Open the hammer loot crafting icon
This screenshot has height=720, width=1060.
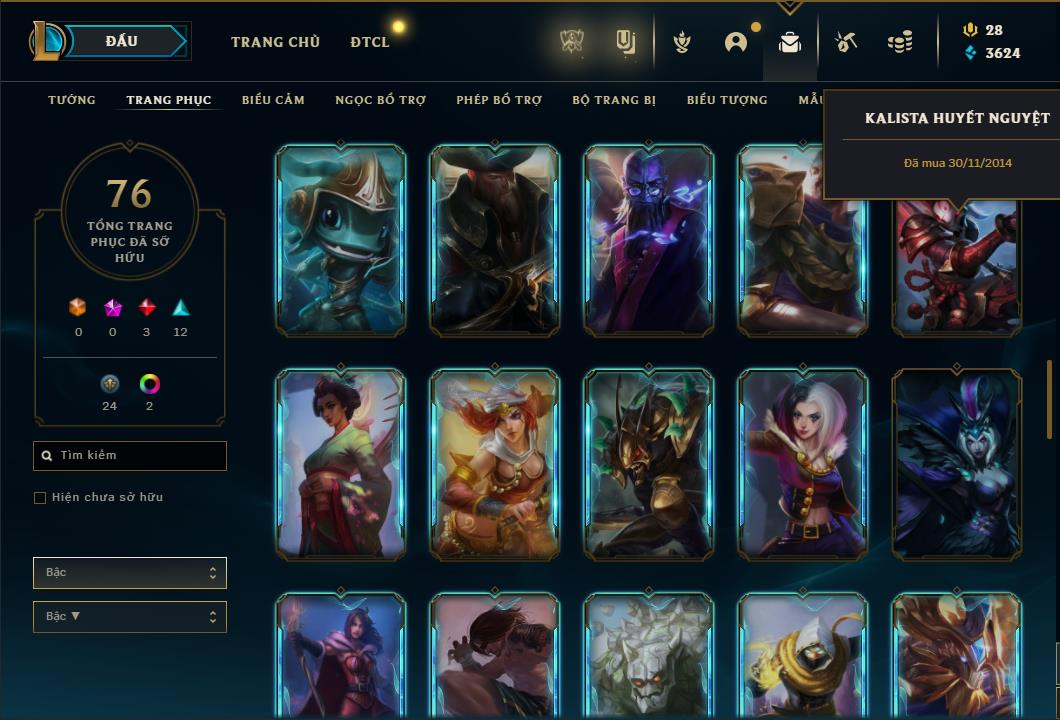[846, 42]
